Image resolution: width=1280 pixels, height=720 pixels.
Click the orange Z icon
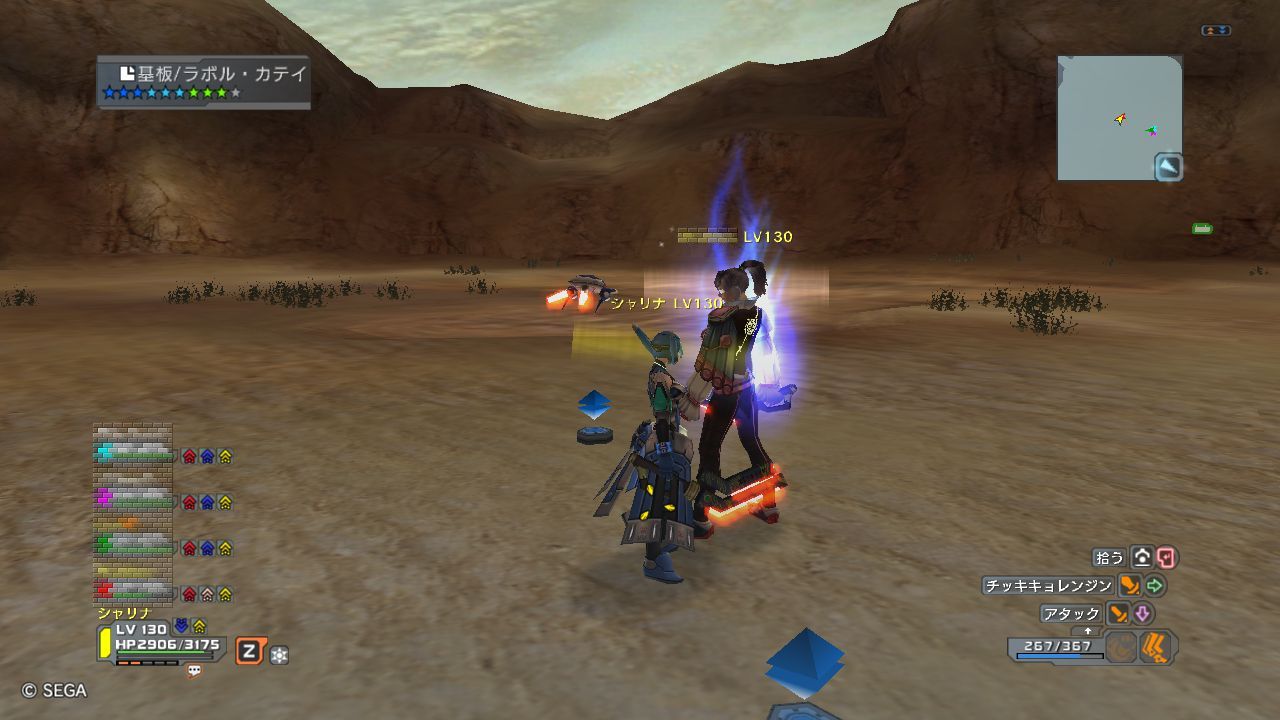pos(249,652)
